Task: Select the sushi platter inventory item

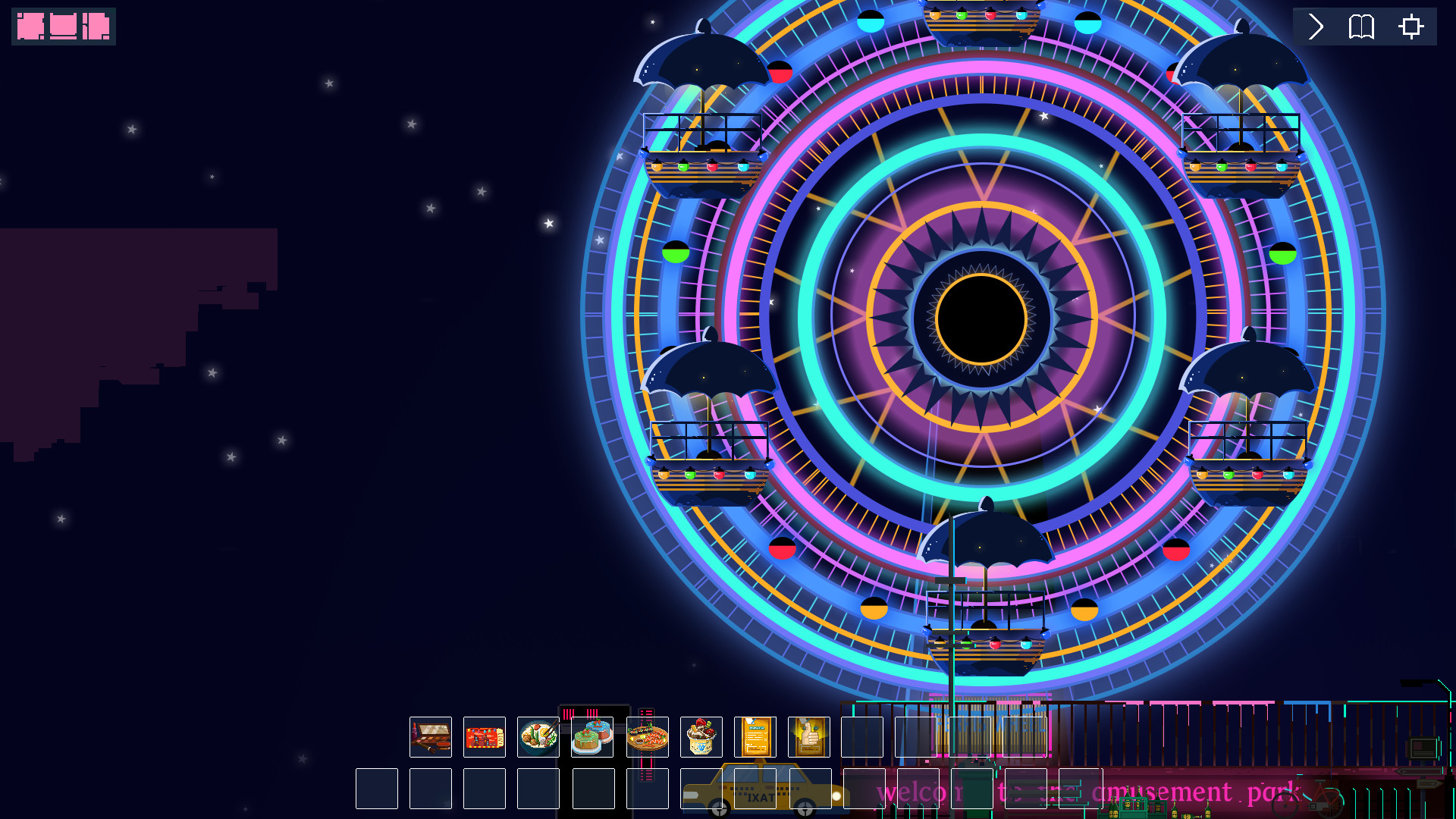Action: [x=646, y=736]
